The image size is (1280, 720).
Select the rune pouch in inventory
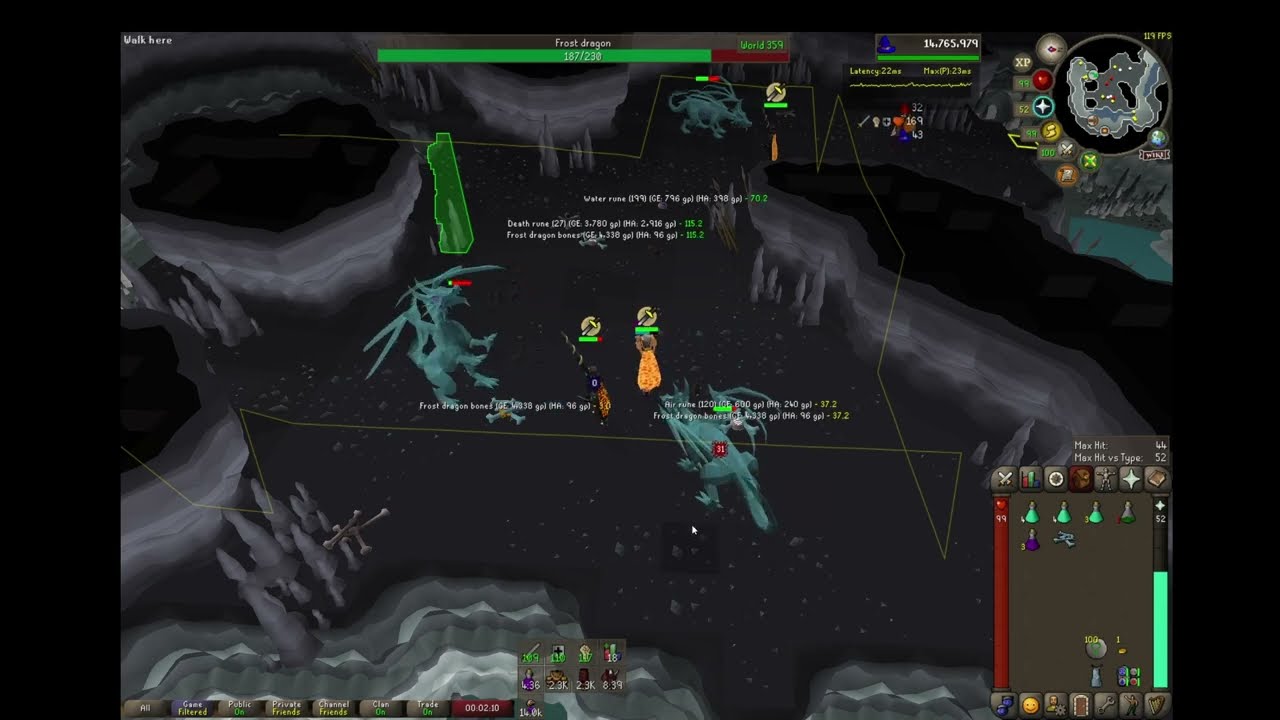1128,676
